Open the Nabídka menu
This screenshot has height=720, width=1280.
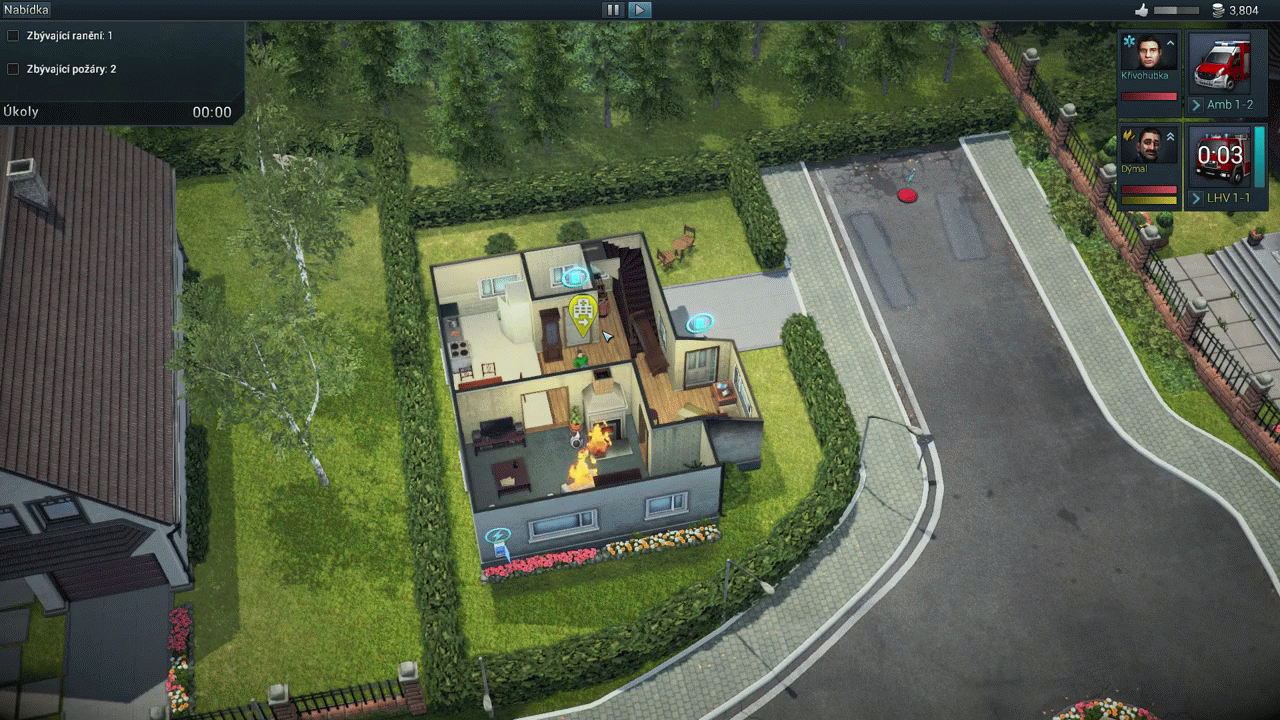[x=27, y=10]
